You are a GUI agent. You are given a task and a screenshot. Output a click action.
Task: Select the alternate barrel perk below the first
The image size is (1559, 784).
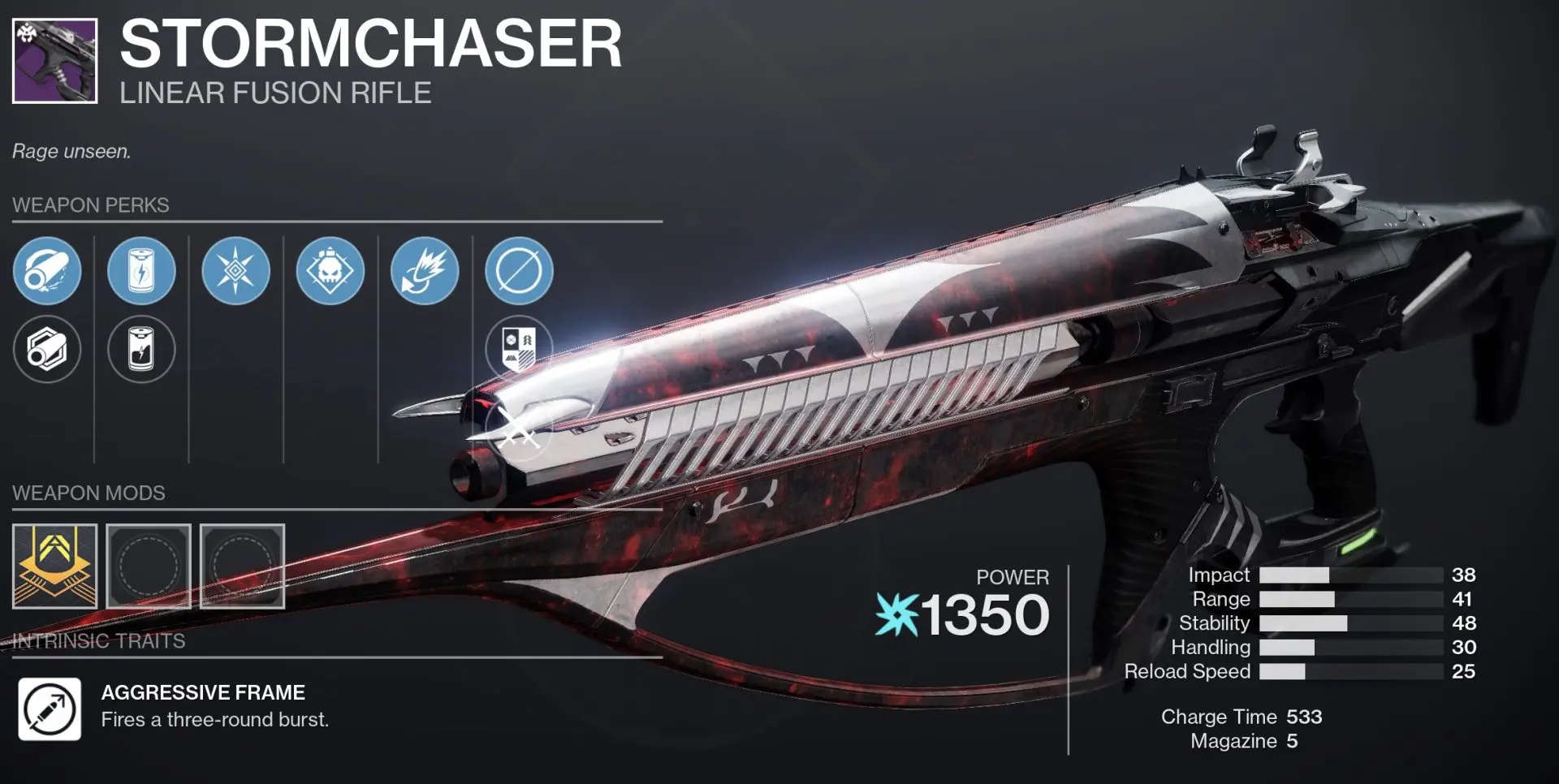[47, 350]
